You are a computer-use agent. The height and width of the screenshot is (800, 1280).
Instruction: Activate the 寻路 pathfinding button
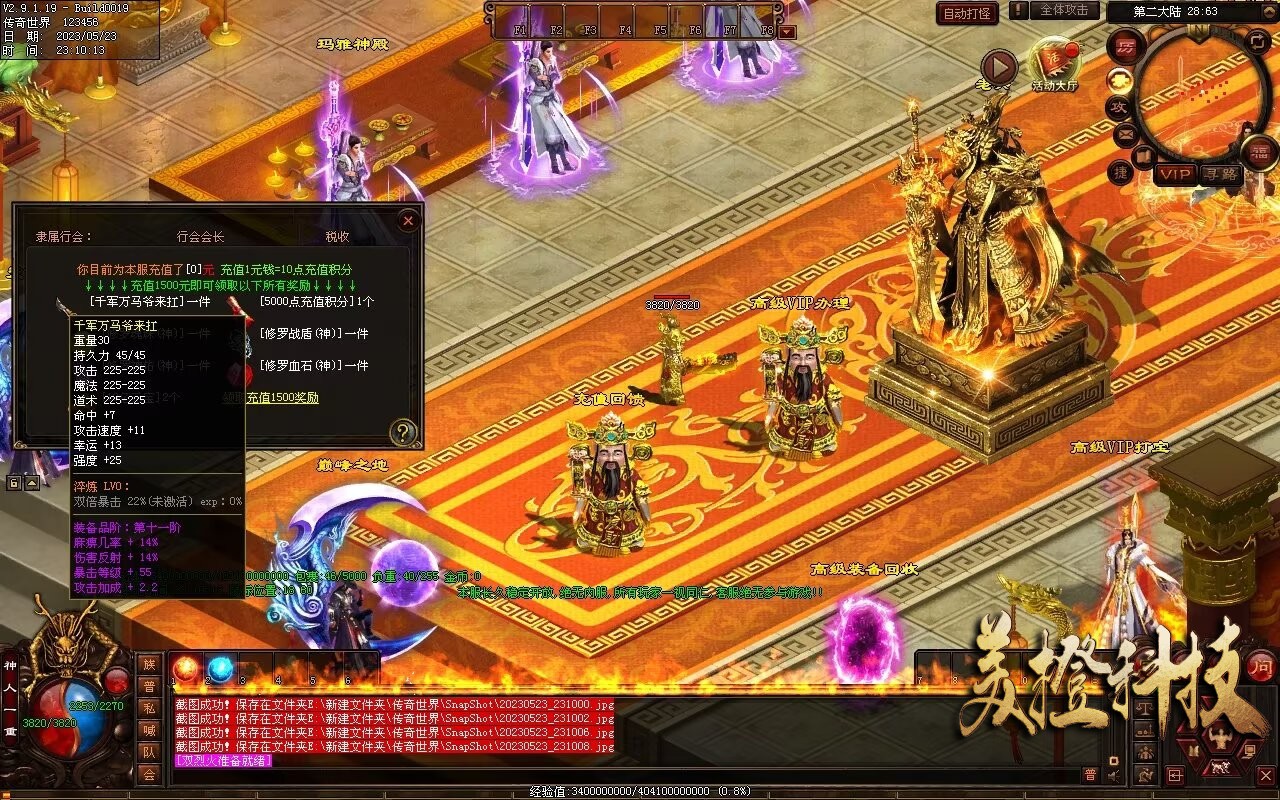(1220, 173)
